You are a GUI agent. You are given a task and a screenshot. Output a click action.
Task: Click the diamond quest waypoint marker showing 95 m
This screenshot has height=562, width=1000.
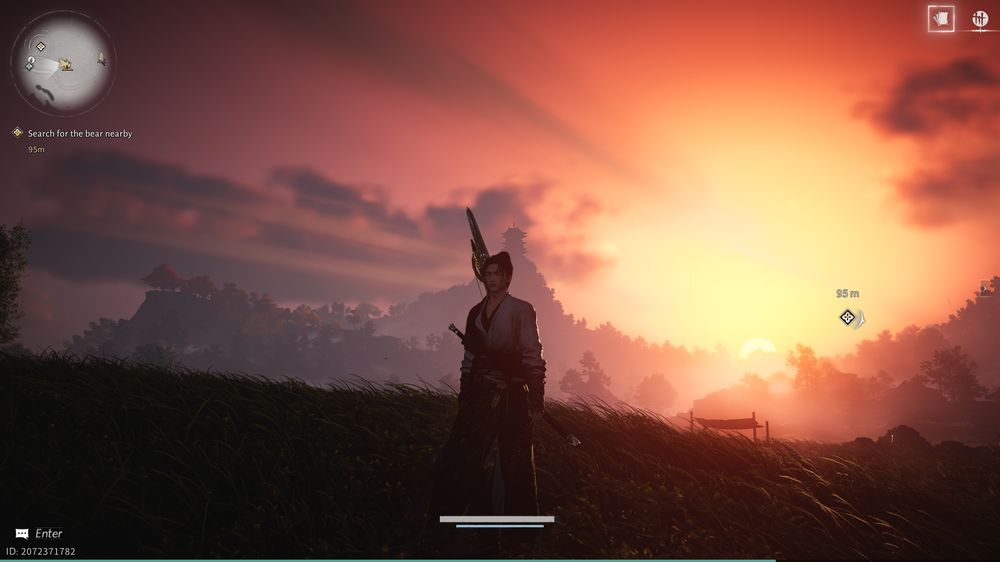click(x=848, y=317)
